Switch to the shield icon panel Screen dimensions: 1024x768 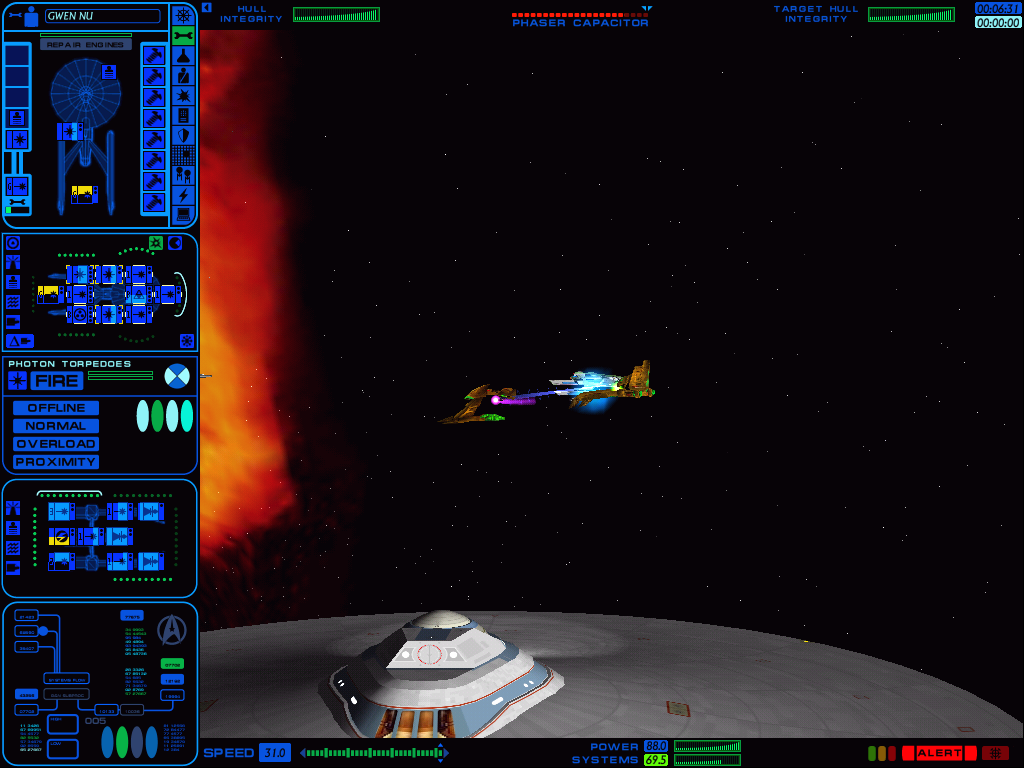click(x=183, y=135)
